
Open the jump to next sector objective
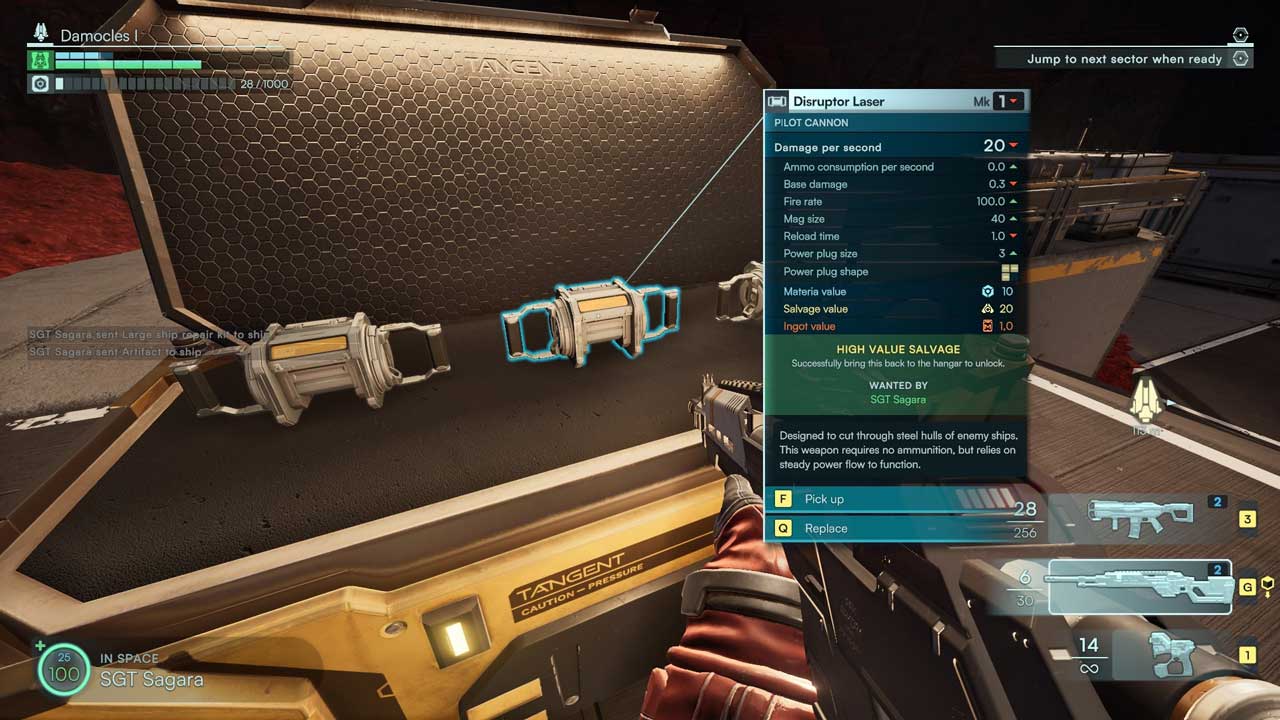click(1124, 59)
